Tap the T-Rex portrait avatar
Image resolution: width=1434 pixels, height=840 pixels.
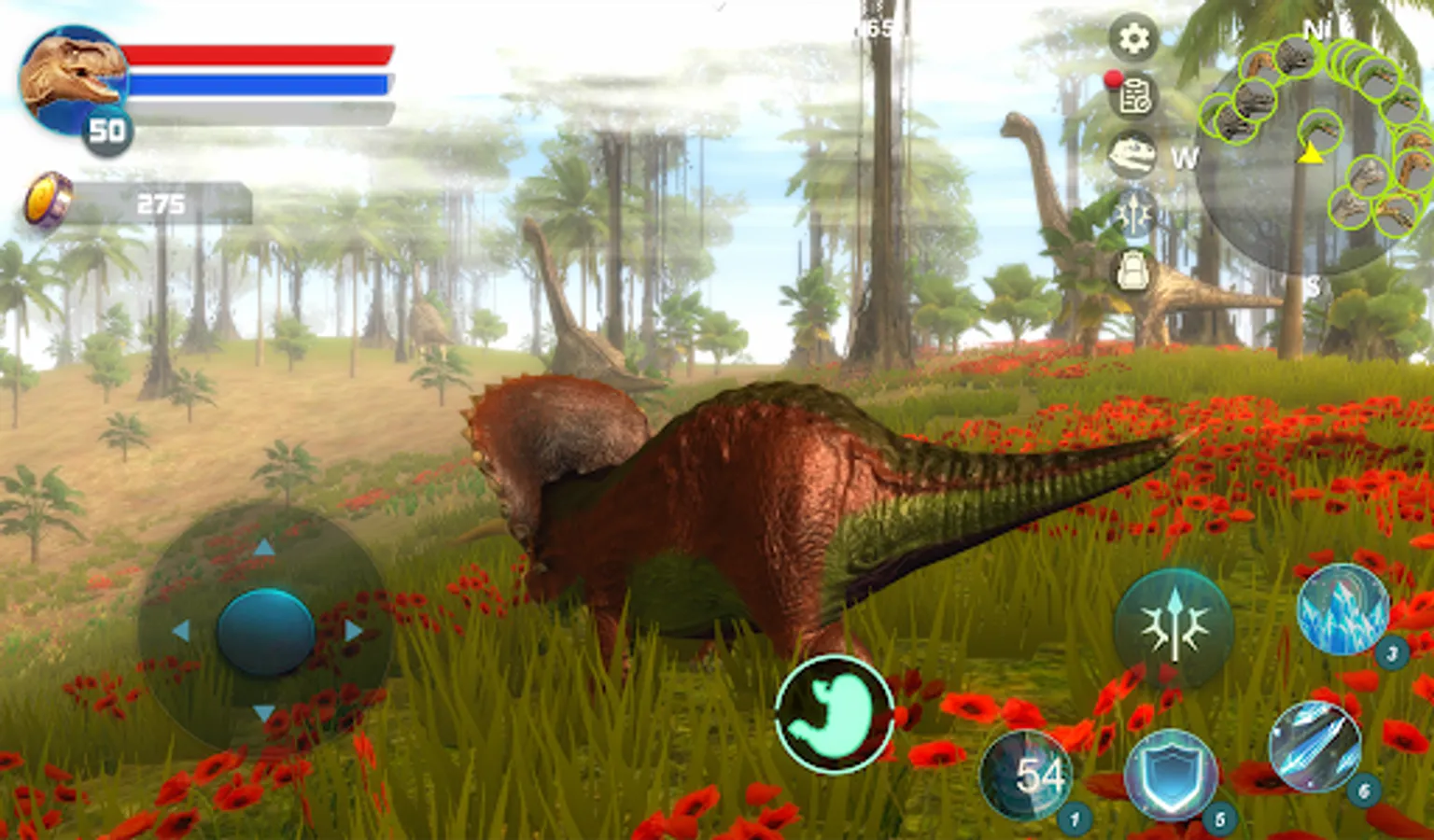(x=73, y=79)
